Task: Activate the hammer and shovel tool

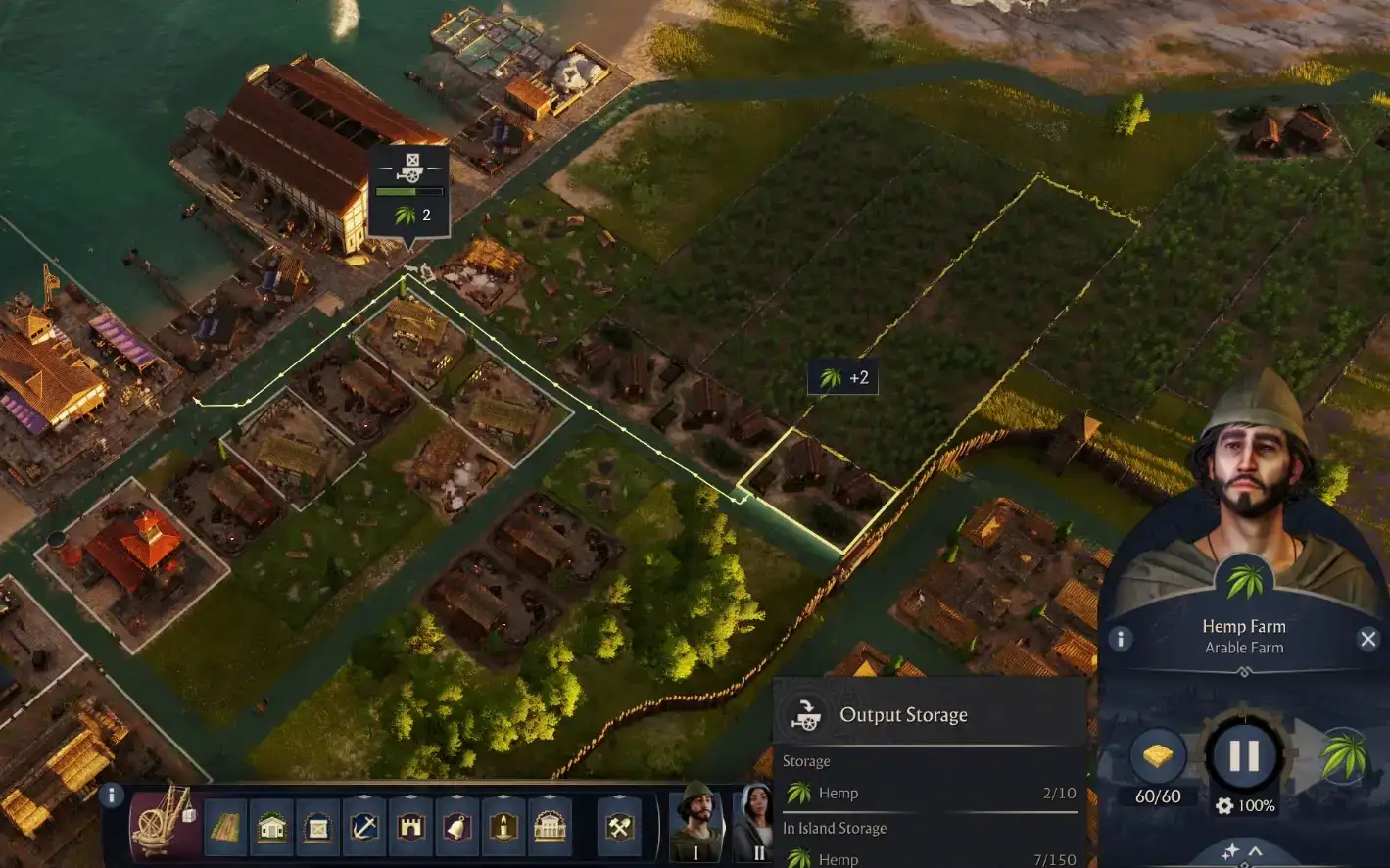Action: tap(619, 827)
